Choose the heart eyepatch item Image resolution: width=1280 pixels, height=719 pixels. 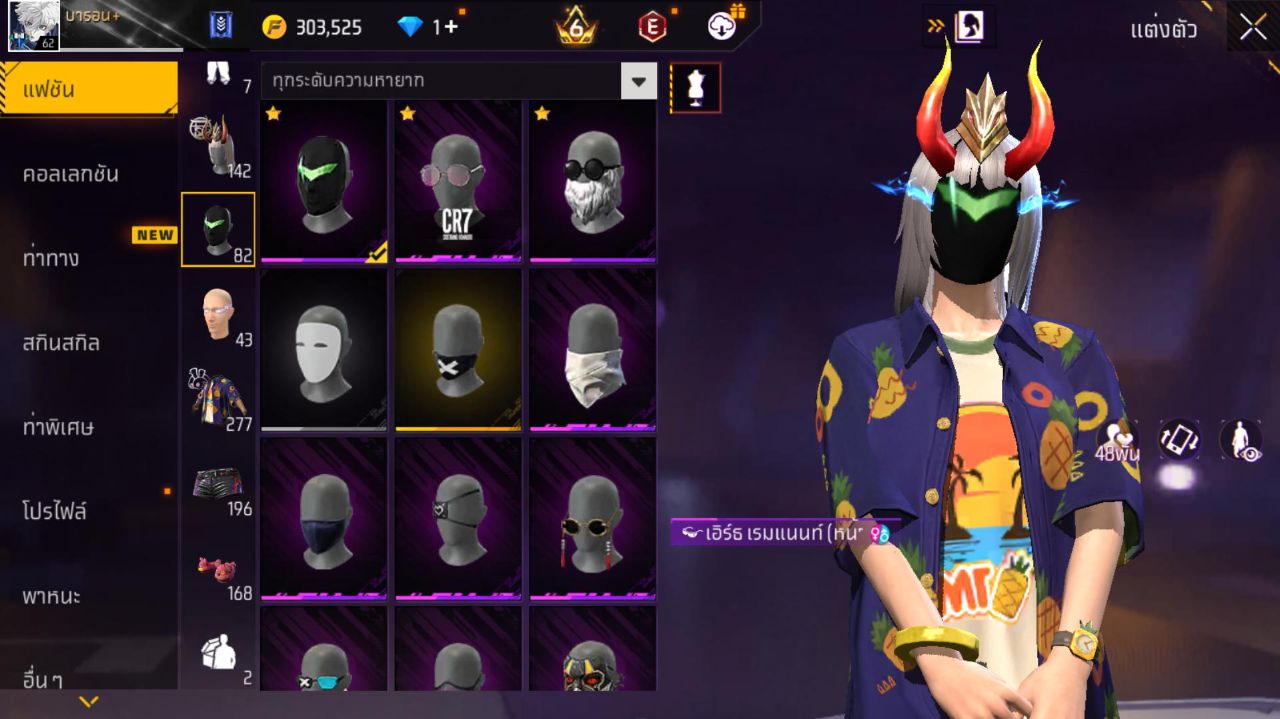(458, 518)
